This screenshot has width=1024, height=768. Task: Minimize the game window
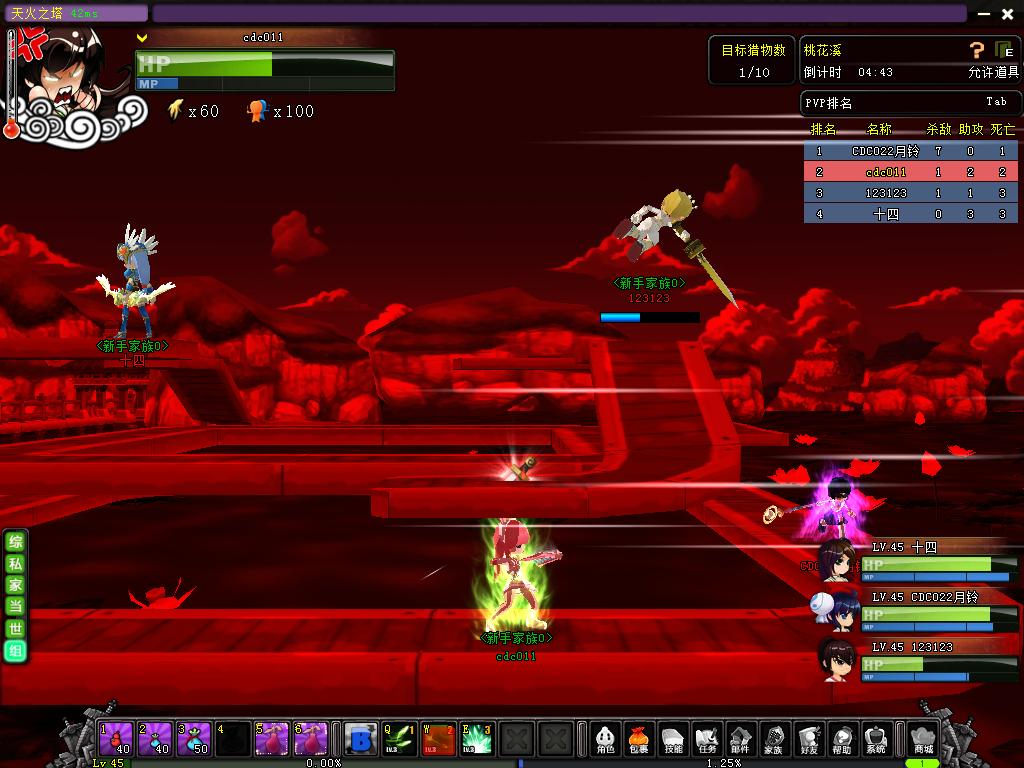point(984,14)
